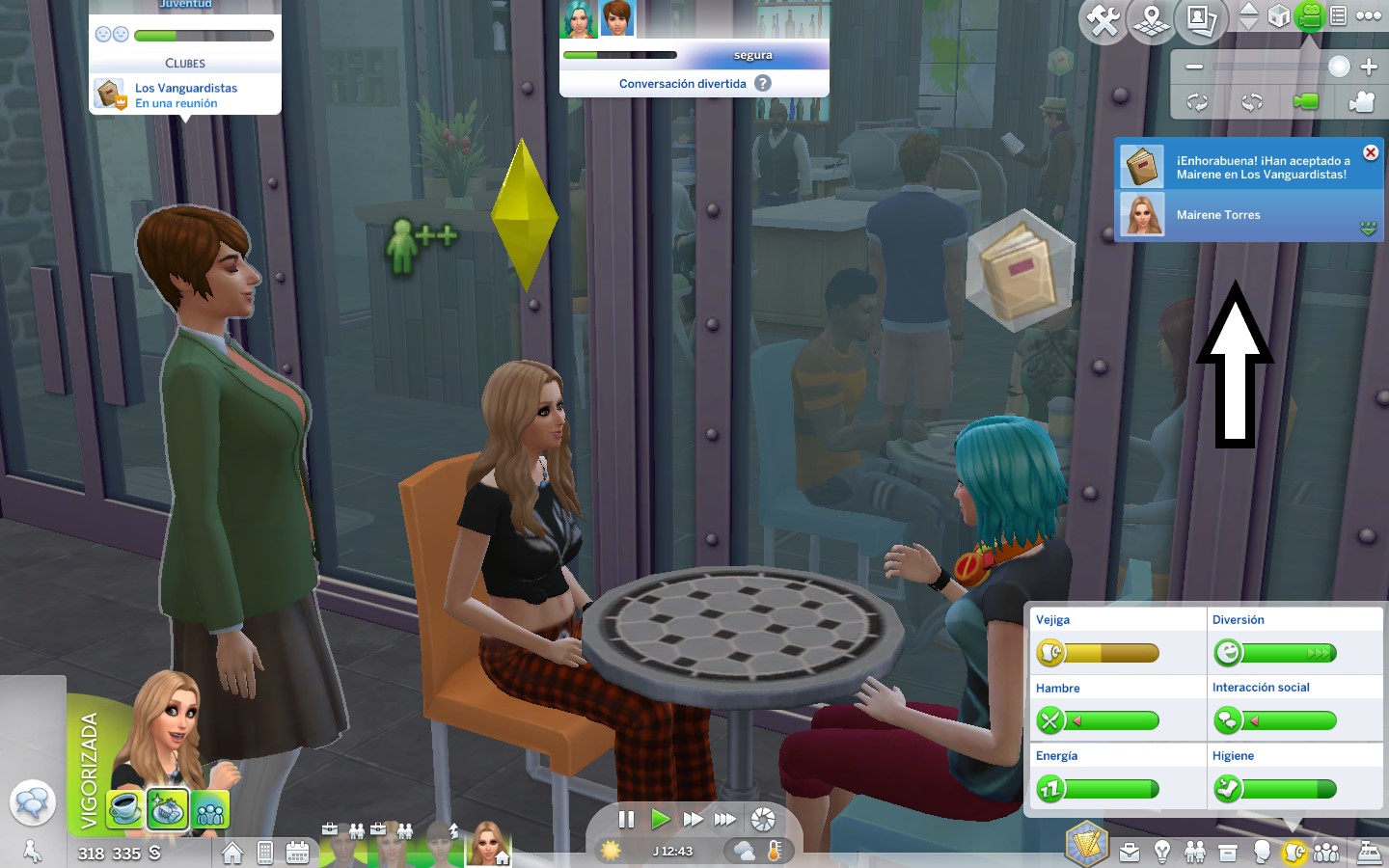
Task: Set game speed to double fast-forward
Action: (x=693, y=820)
